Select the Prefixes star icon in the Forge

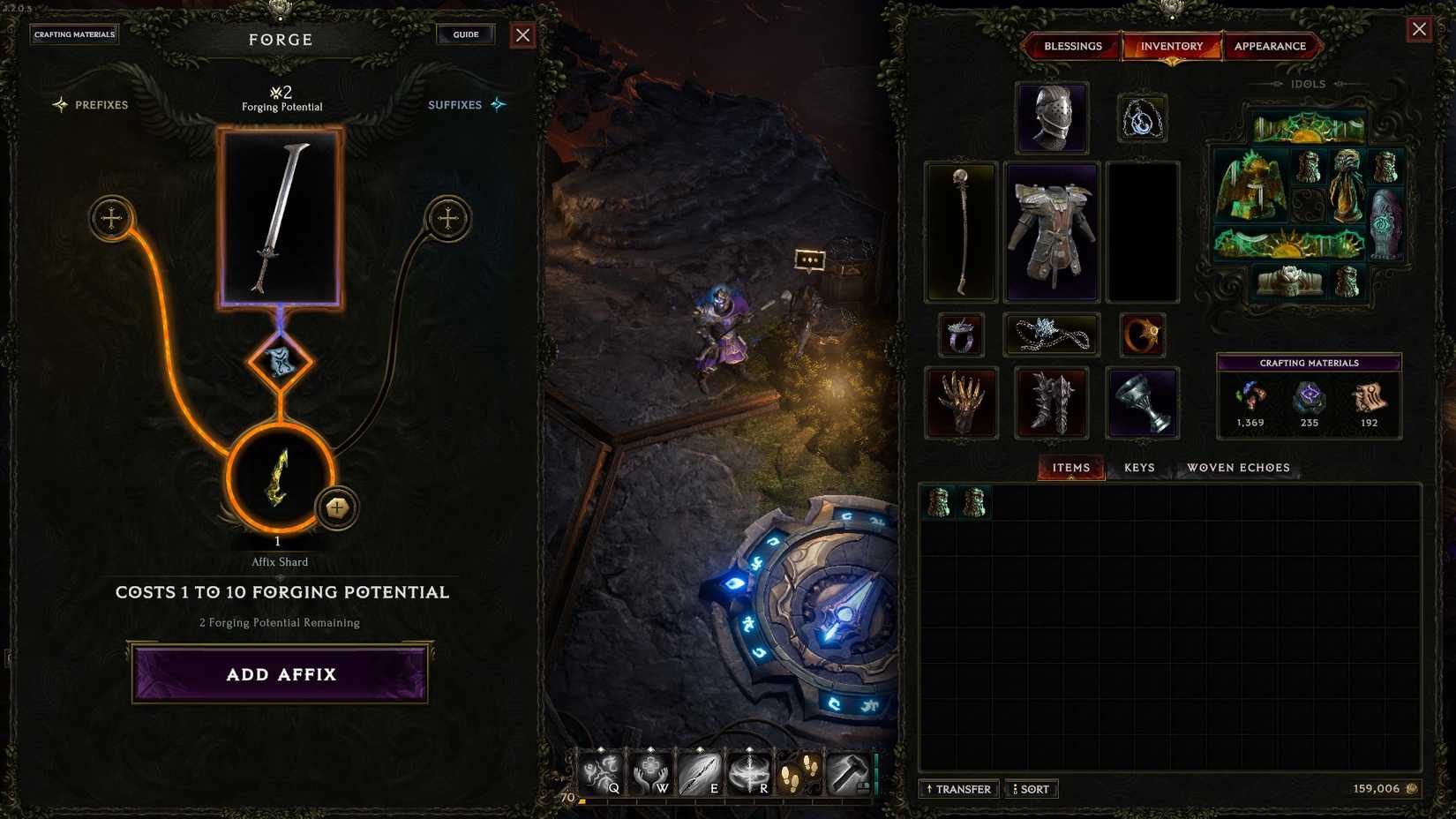click(60, 104)
